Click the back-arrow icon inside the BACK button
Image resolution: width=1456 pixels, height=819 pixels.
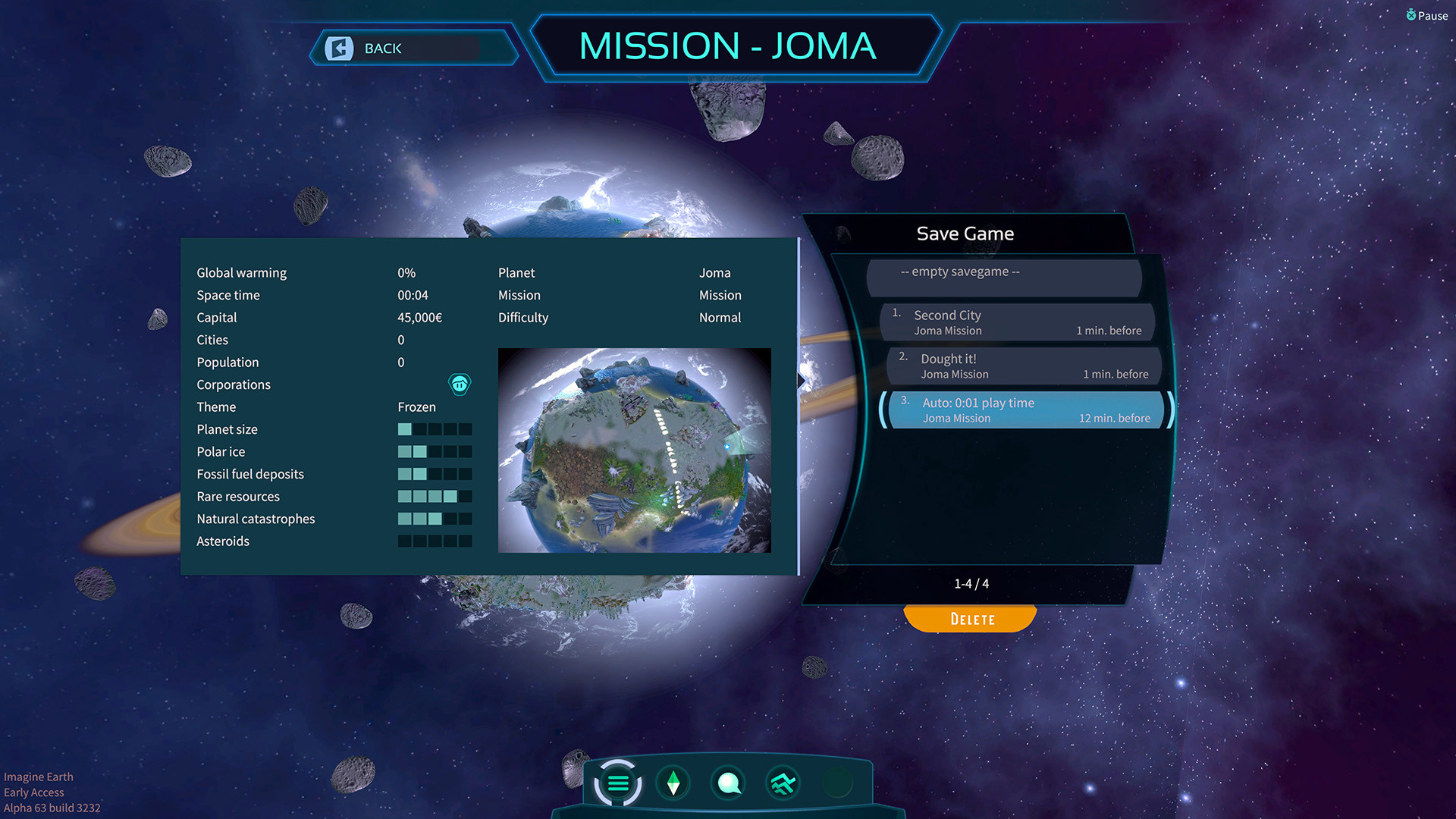[x=340, y=48]
